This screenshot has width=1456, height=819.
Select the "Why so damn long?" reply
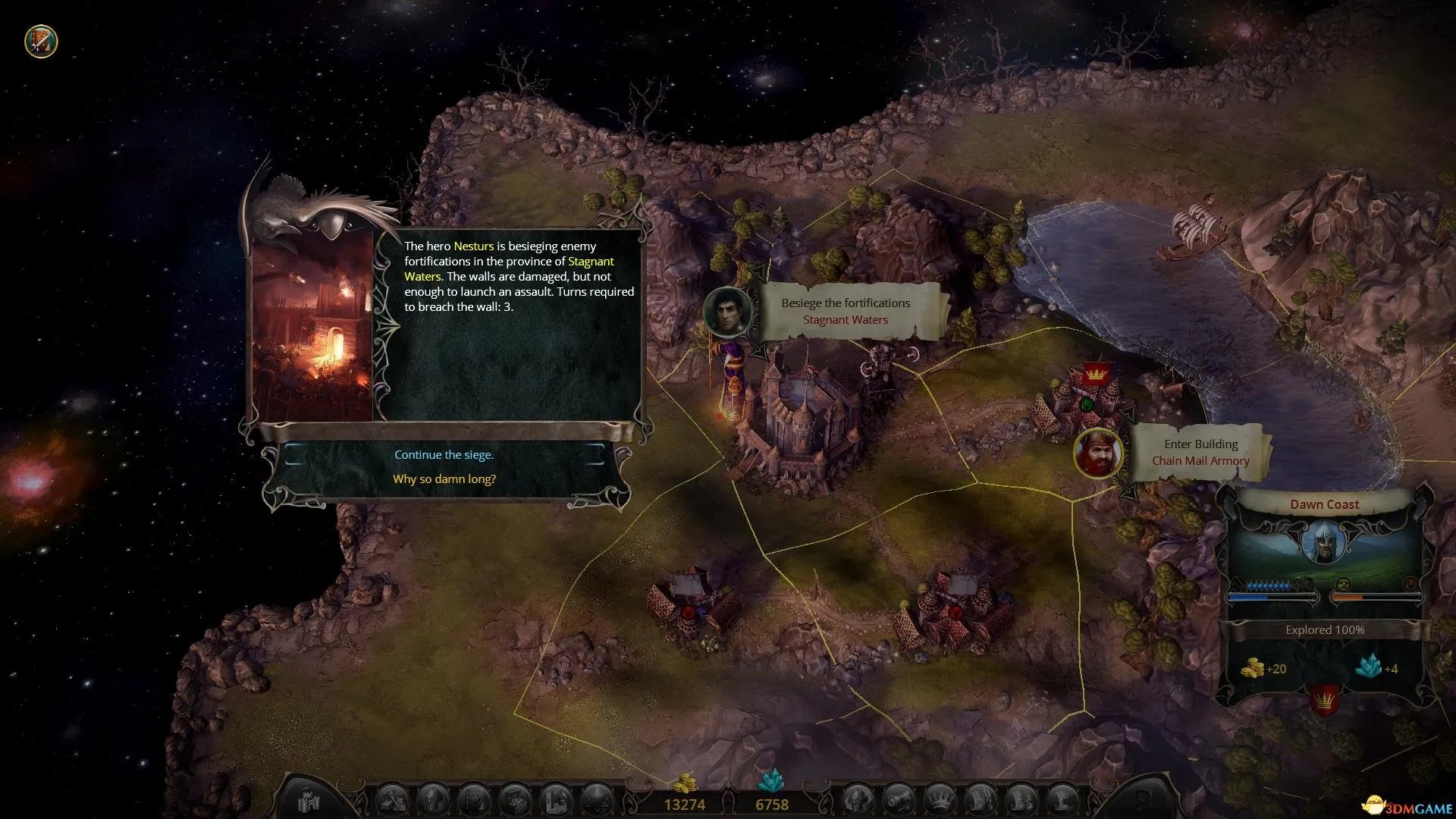(444, 479)
